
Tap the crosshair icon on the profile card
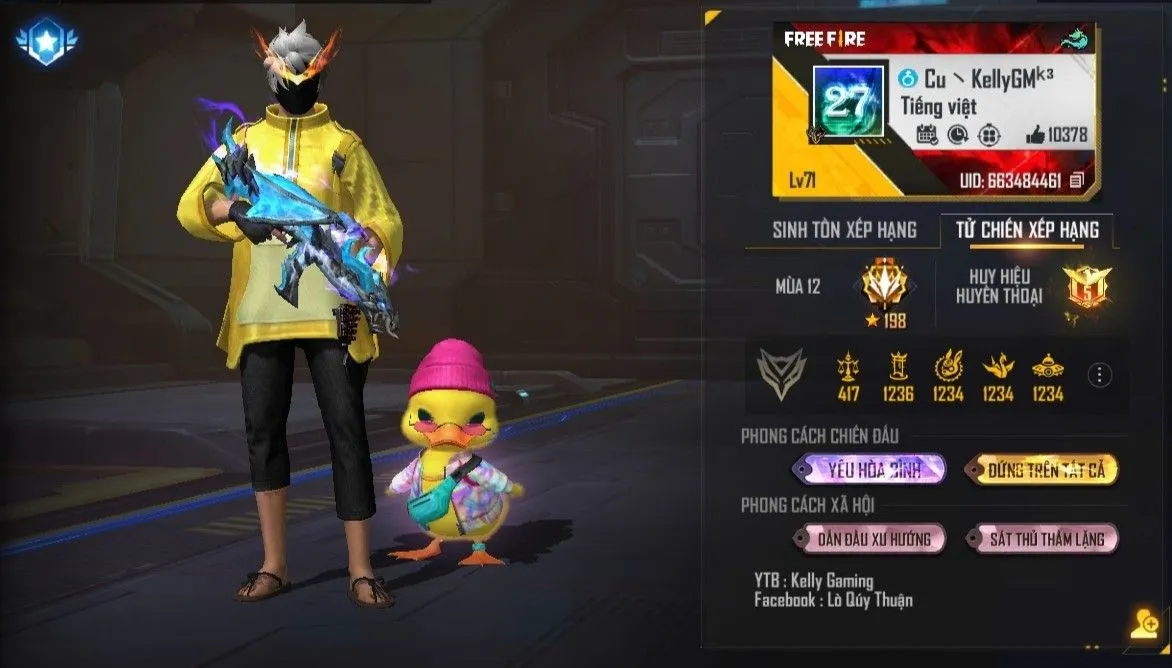coord(989,135)
